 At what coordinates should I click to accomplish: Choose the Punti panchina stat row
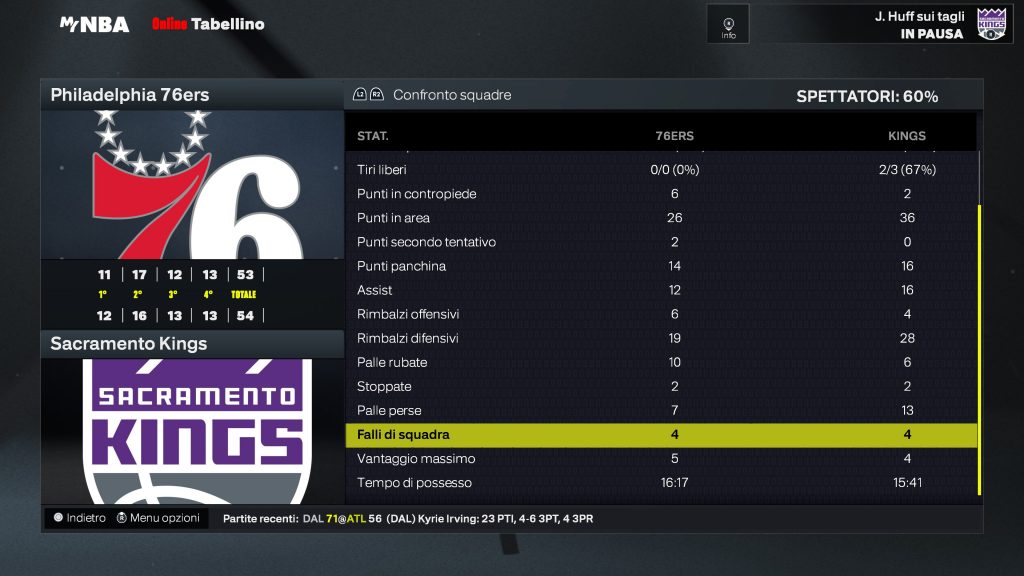click(x=660, y=266)
